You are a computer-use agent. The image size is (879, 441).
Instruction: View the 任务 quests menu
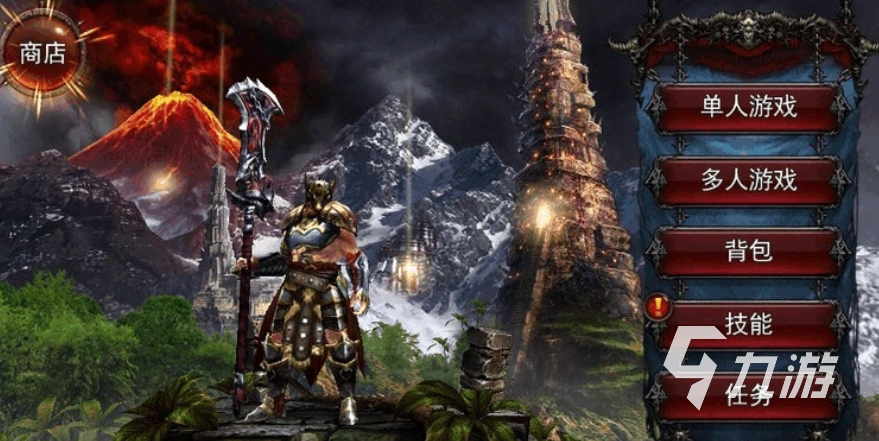[749, 395]
